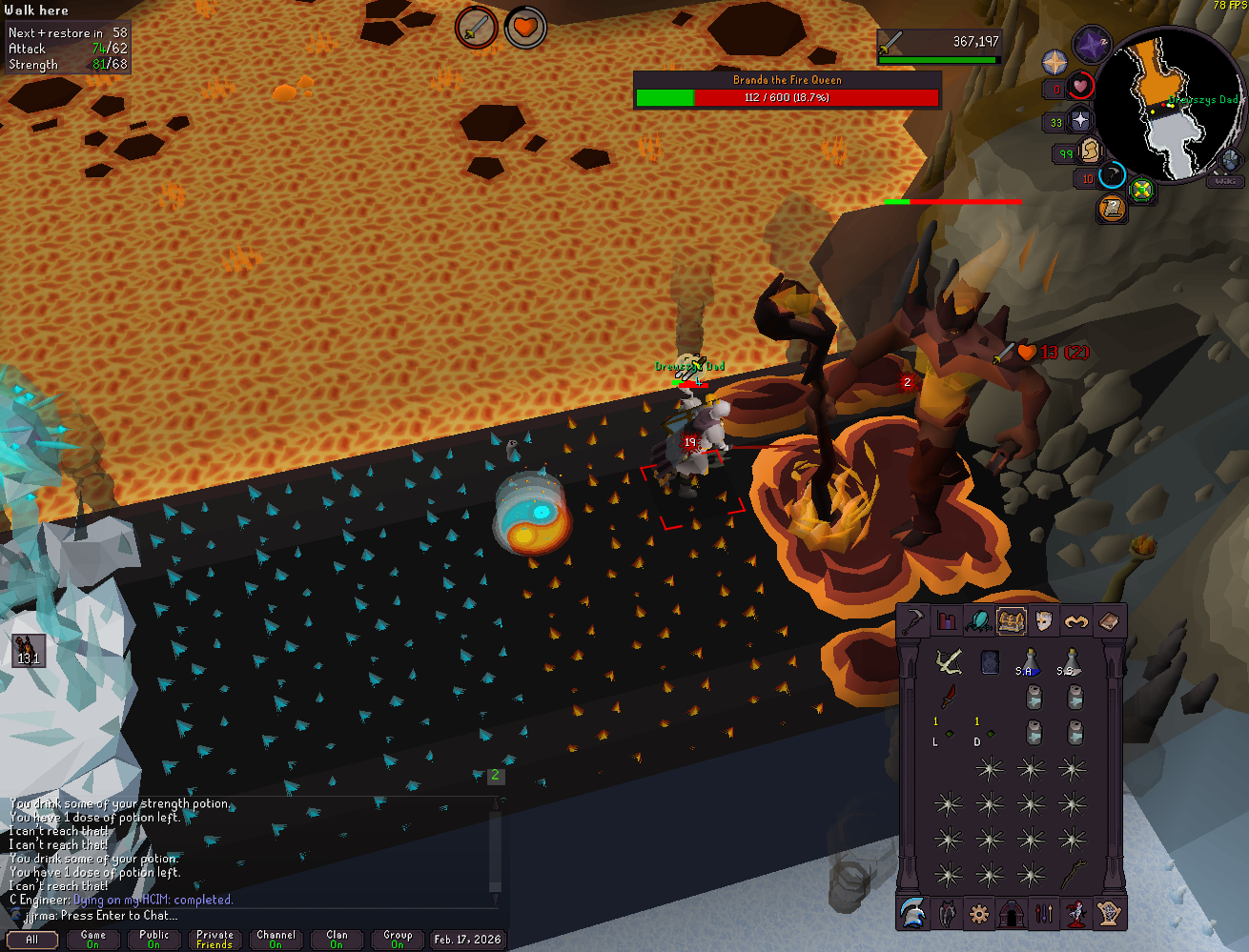Switch chat filter to Game
Viewport: 1249px width, 952px height.
(93, 940)
